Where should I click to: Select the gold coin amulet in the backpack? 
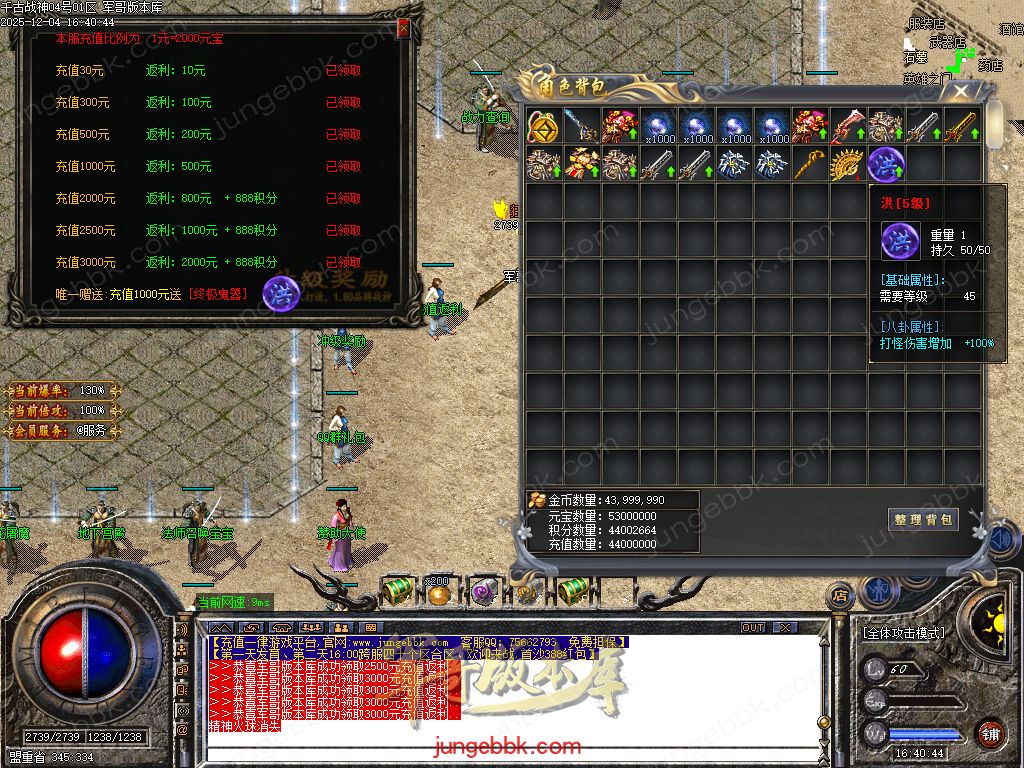[544, 127]
